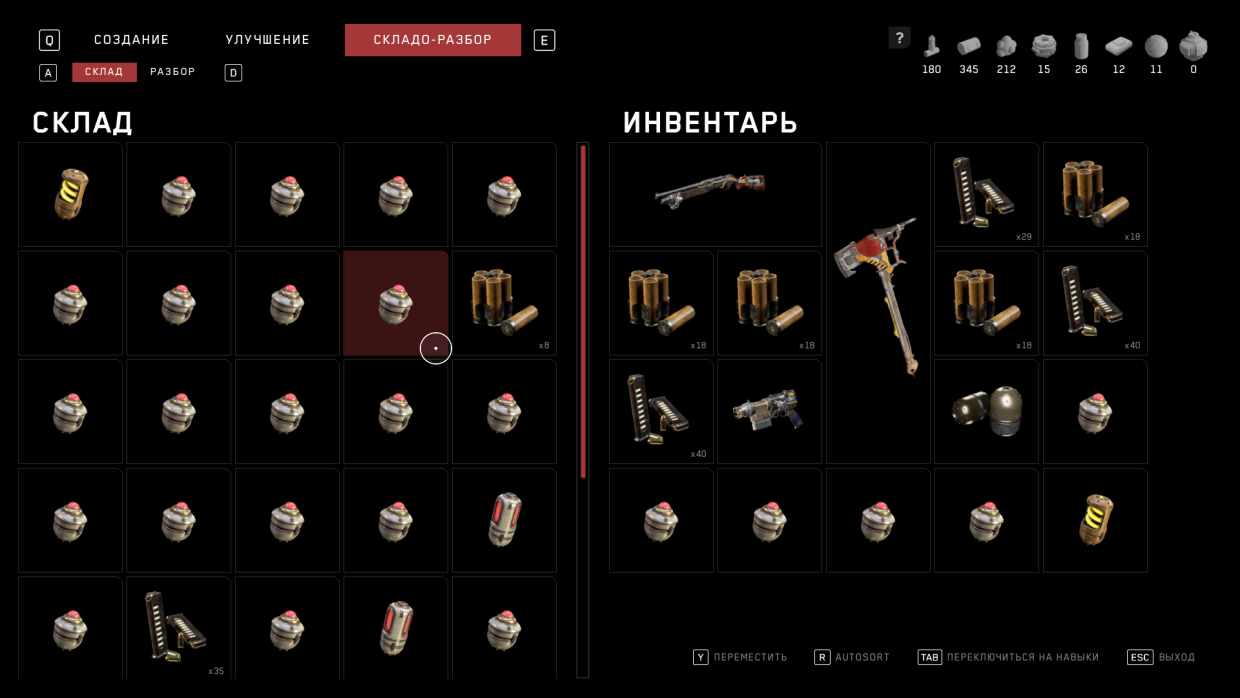Switch to the СОЗДАНИЕ crafting tab

[131, 40]
